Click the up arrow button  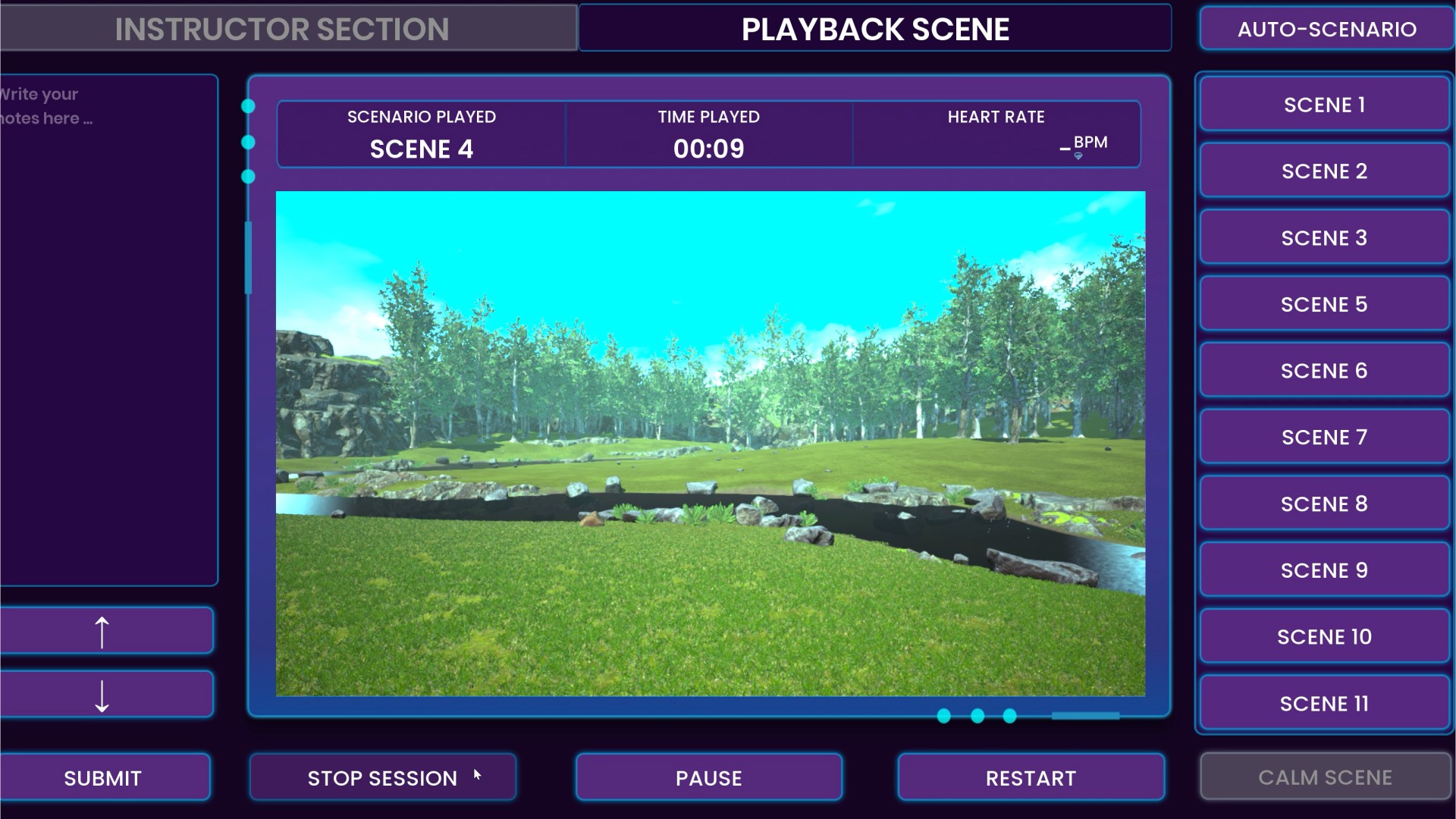point(105,631)
